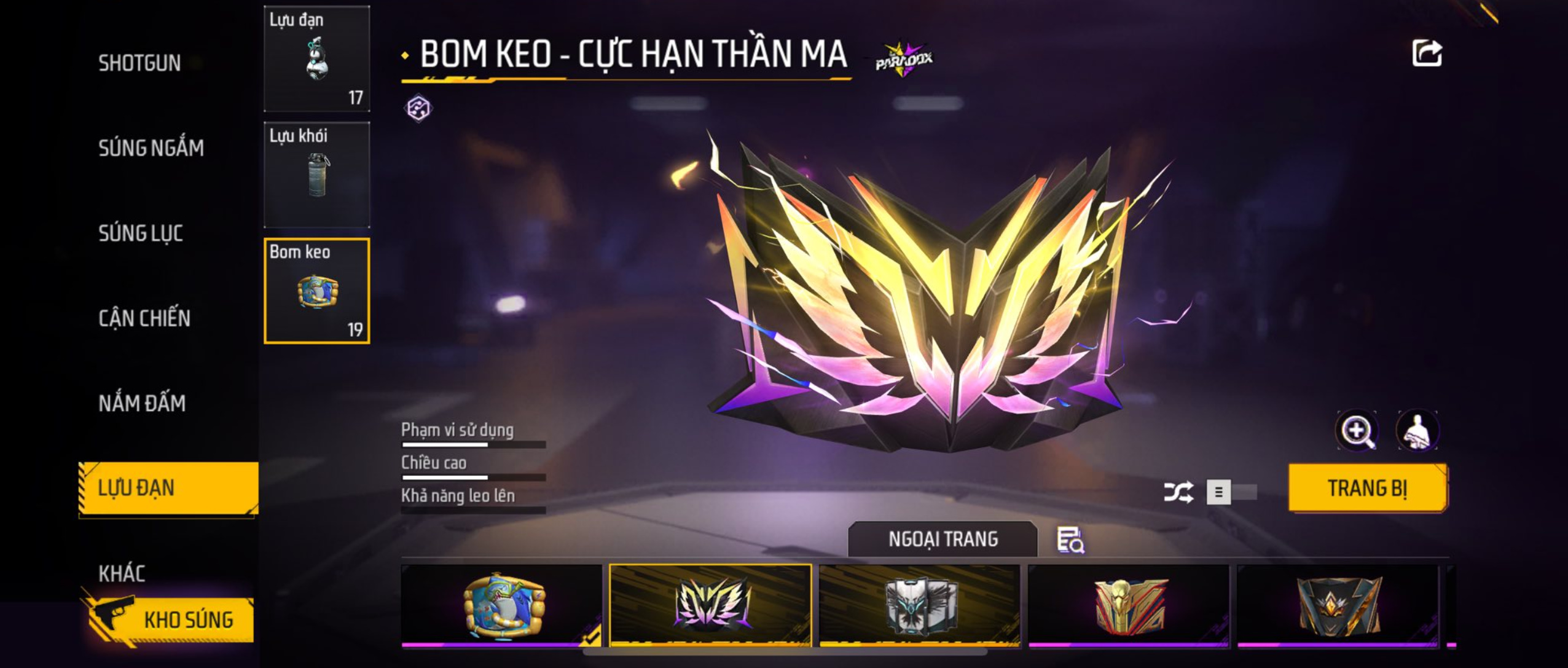Toggle the random skin shuffle switch
The height and width of the screenshot is (668, 1568).
[x=1231, y=492]
